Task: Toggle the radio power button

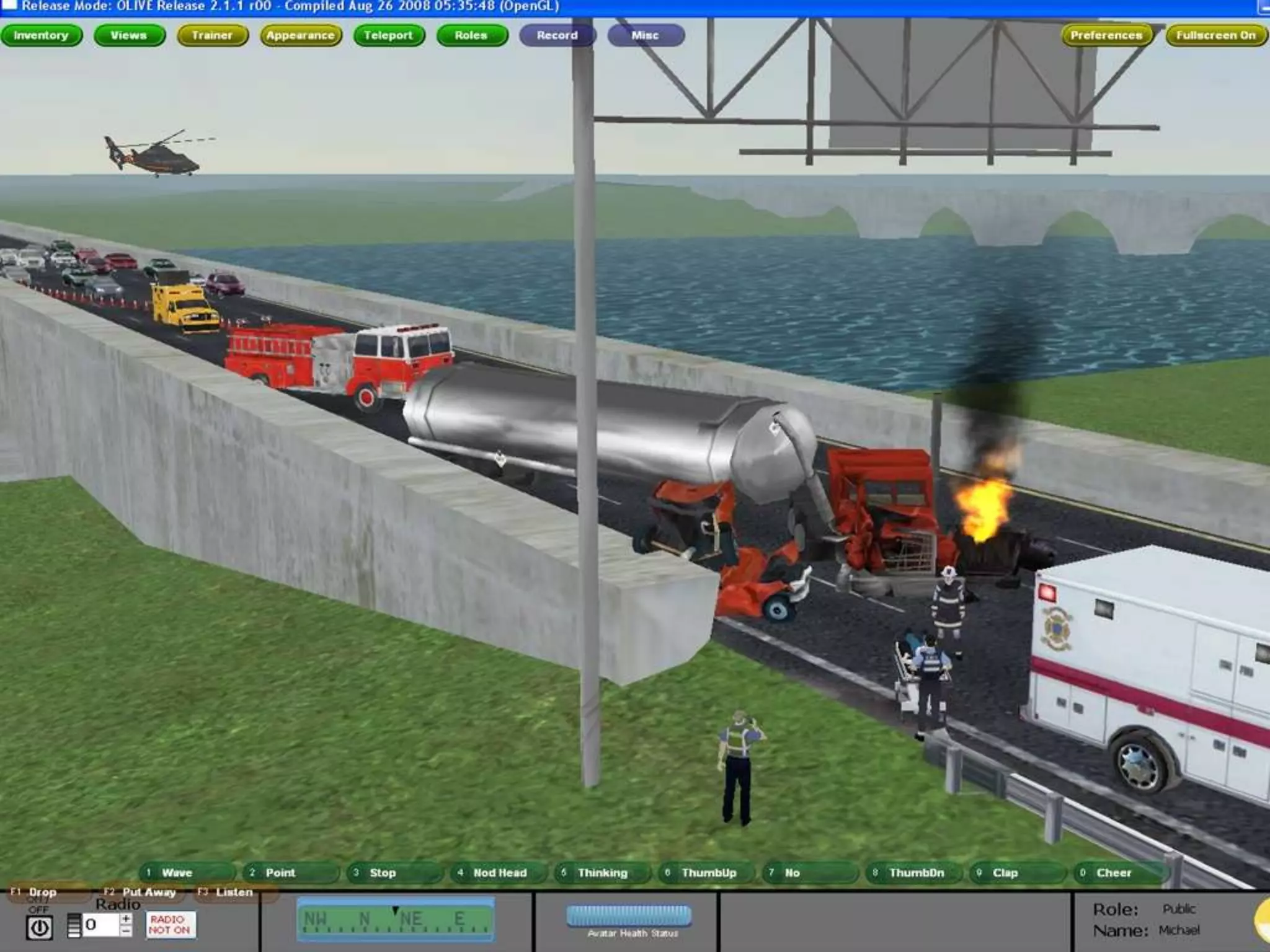Action: 40,928
